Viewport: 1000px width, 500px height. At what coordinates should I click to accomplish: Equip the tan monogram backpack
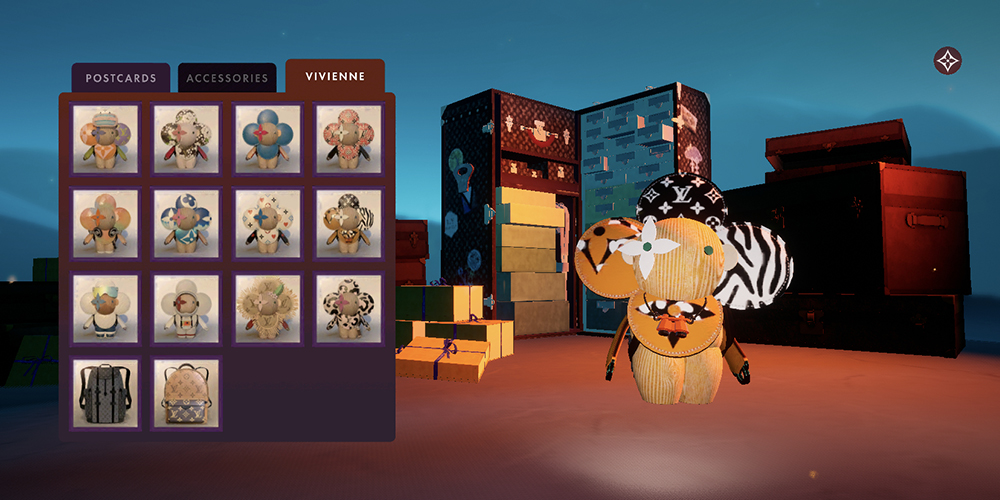(x=187, y=394)
